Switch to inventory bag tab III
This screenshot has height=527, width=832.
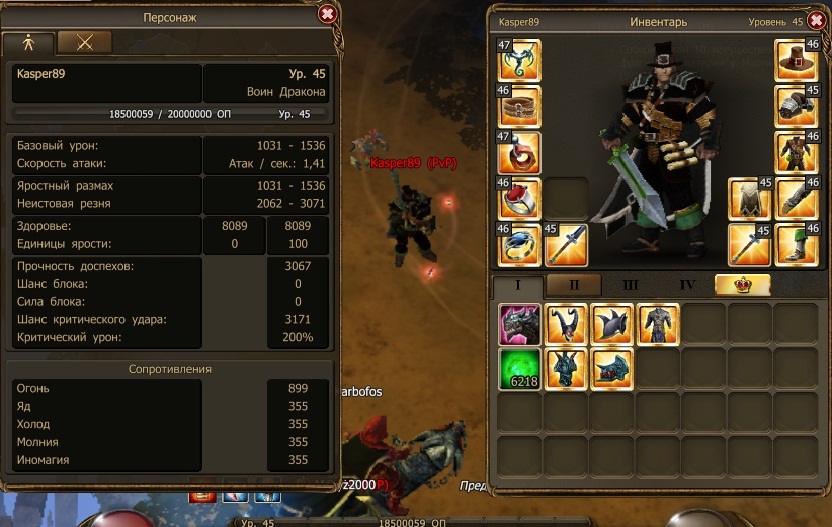630,285
